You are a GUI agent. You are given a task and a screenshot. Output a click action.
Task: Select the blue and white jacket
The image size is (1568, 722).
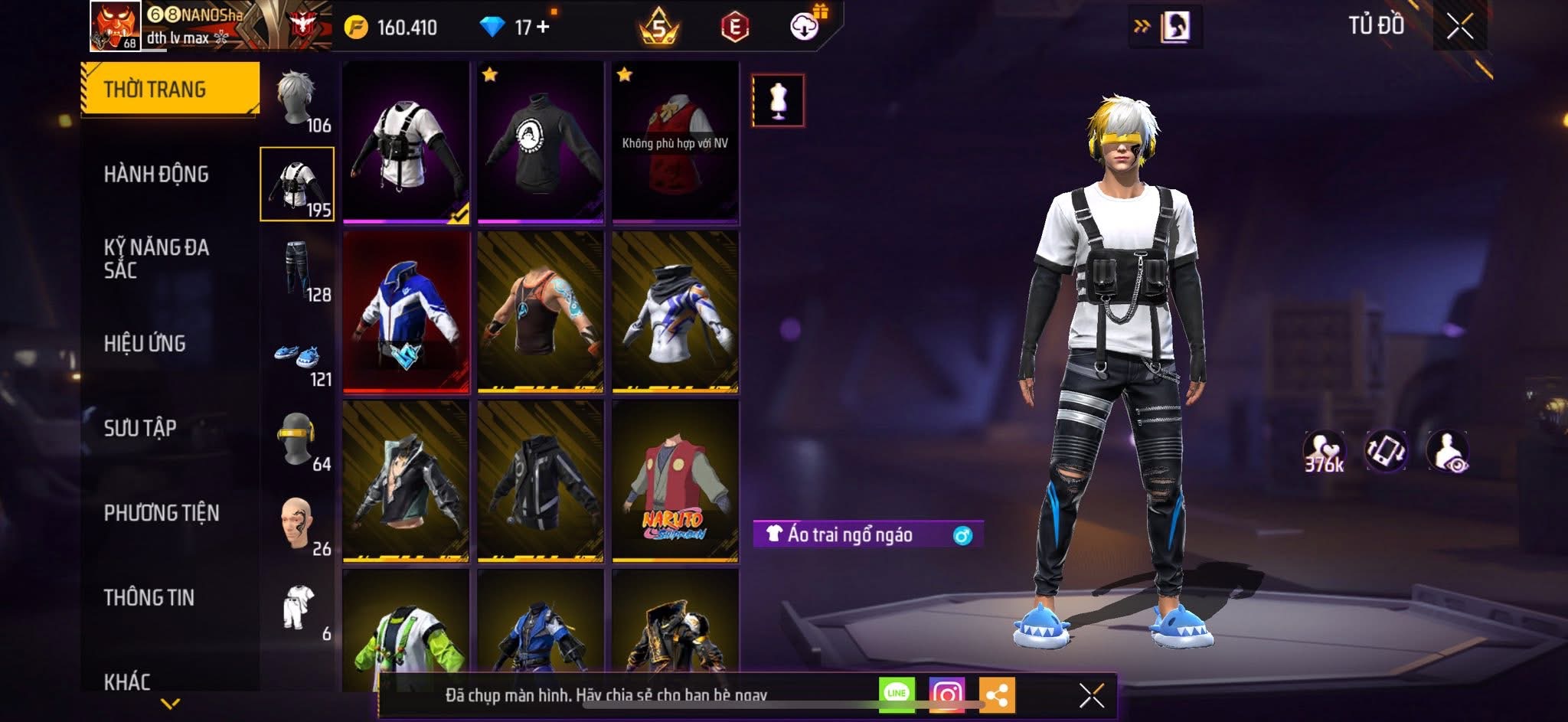pyautogui.click(x=406, y=312)
